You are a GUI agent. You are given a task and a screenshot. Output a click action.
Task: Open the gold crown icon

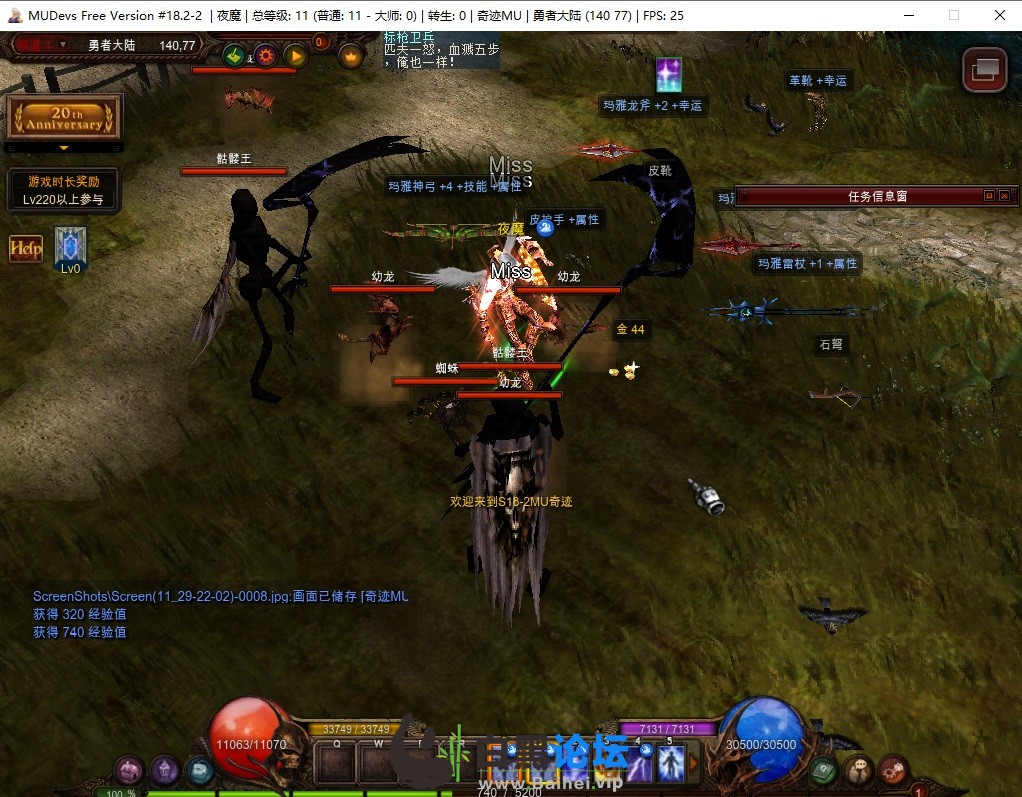[x=351, y=56]
